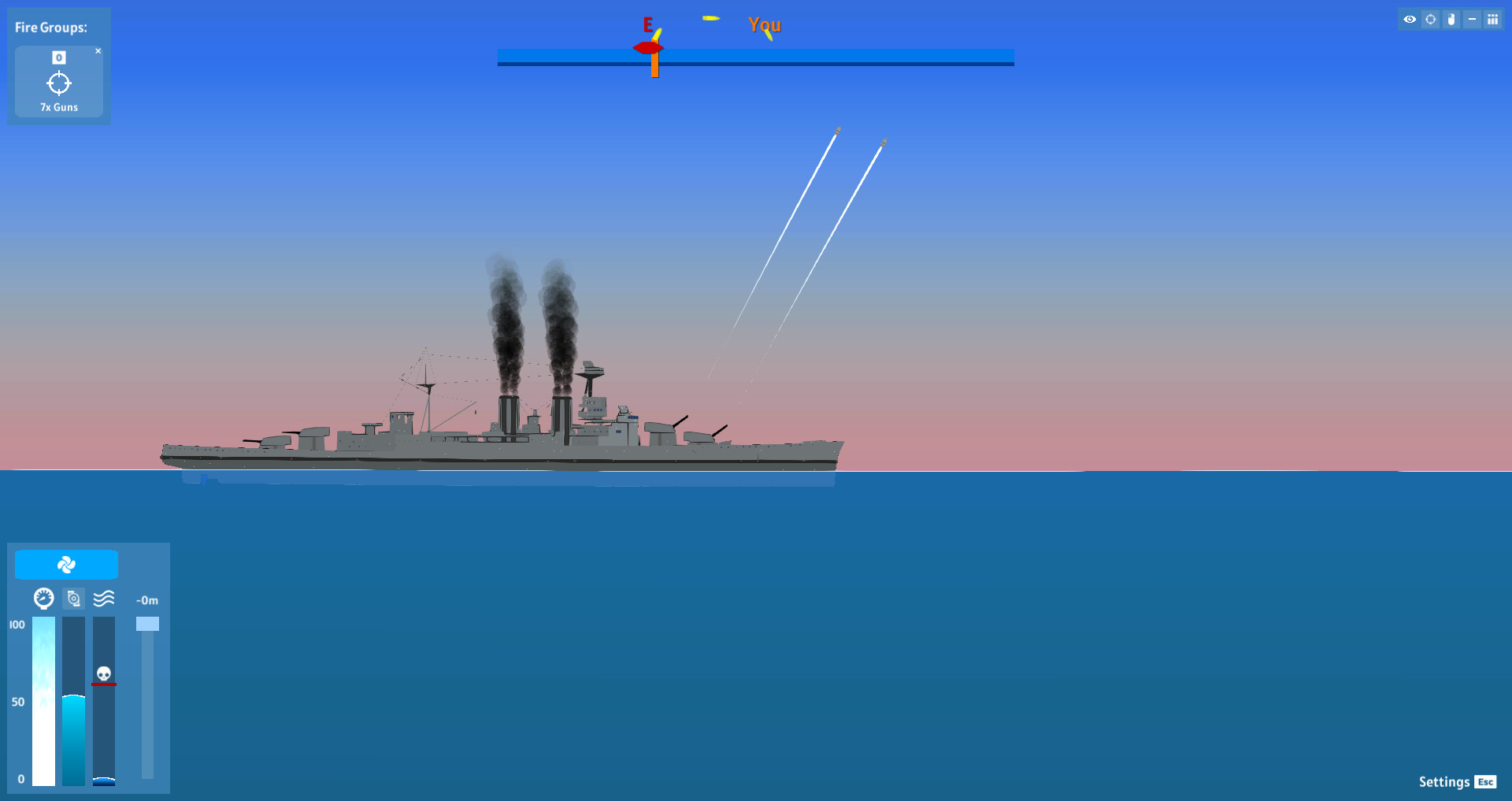This screenshot has width=1512, height=801.
Task: Click the skull marker on the throttle gauge
Action: 103,673
